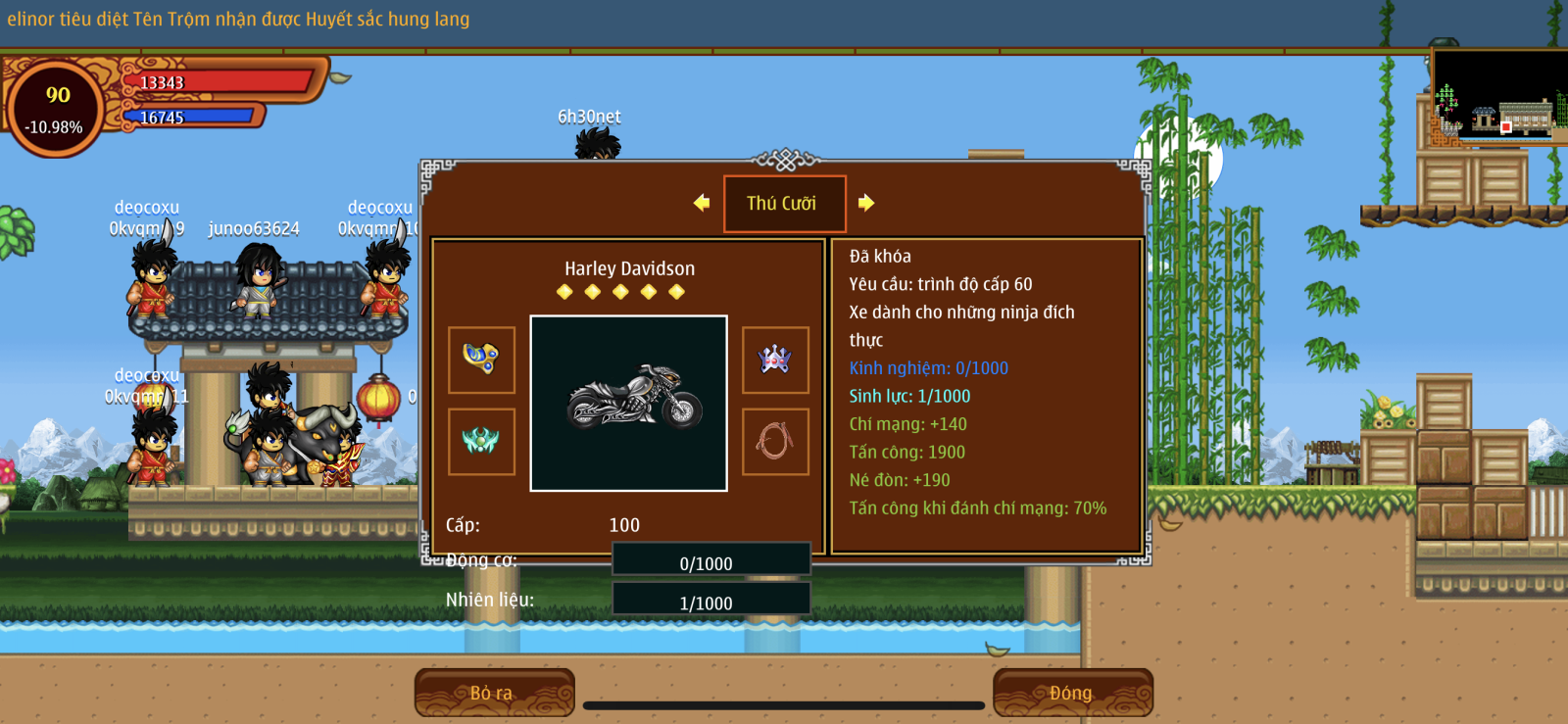This screenshot has width=1568, height=724.
Task: Open the minimap
Action: (x=1498, y=96)
